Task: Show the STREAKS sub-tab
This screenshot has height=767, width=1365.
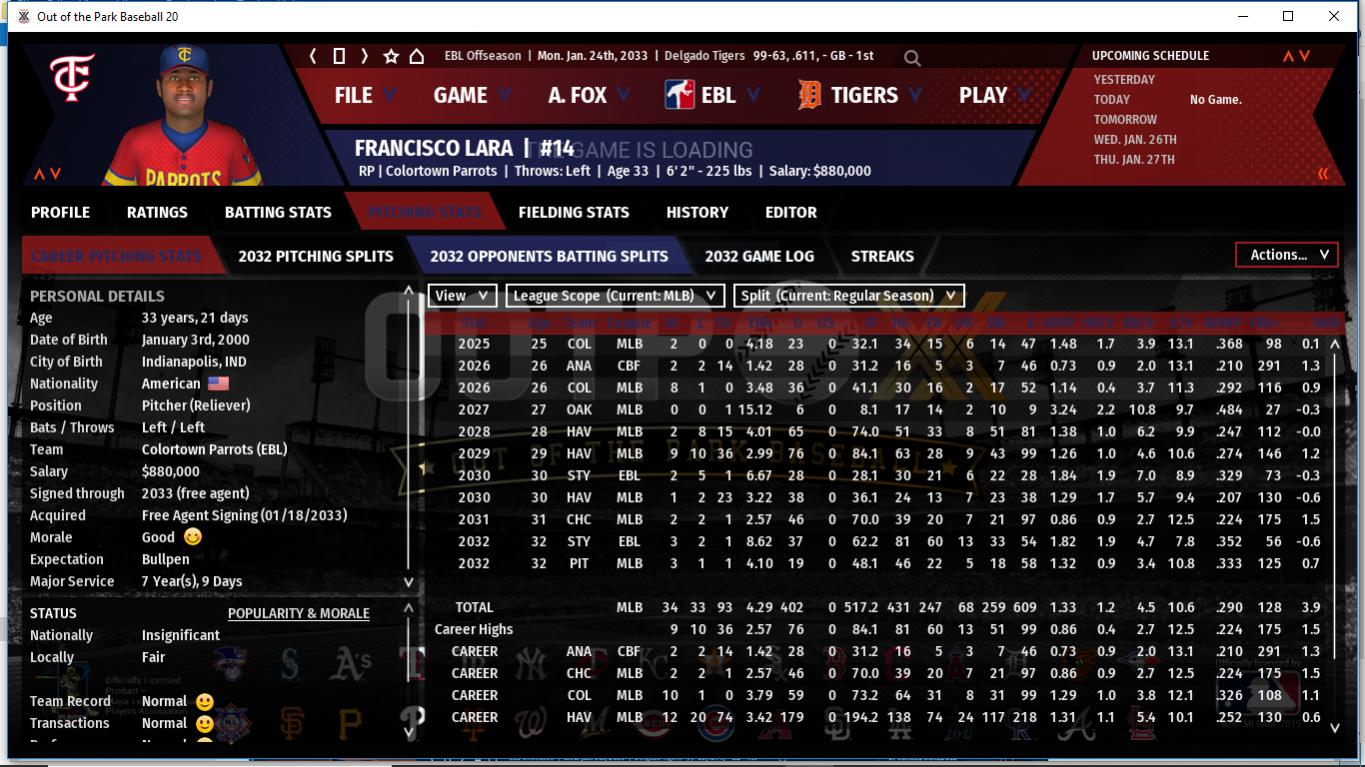Action: [882, 256]
